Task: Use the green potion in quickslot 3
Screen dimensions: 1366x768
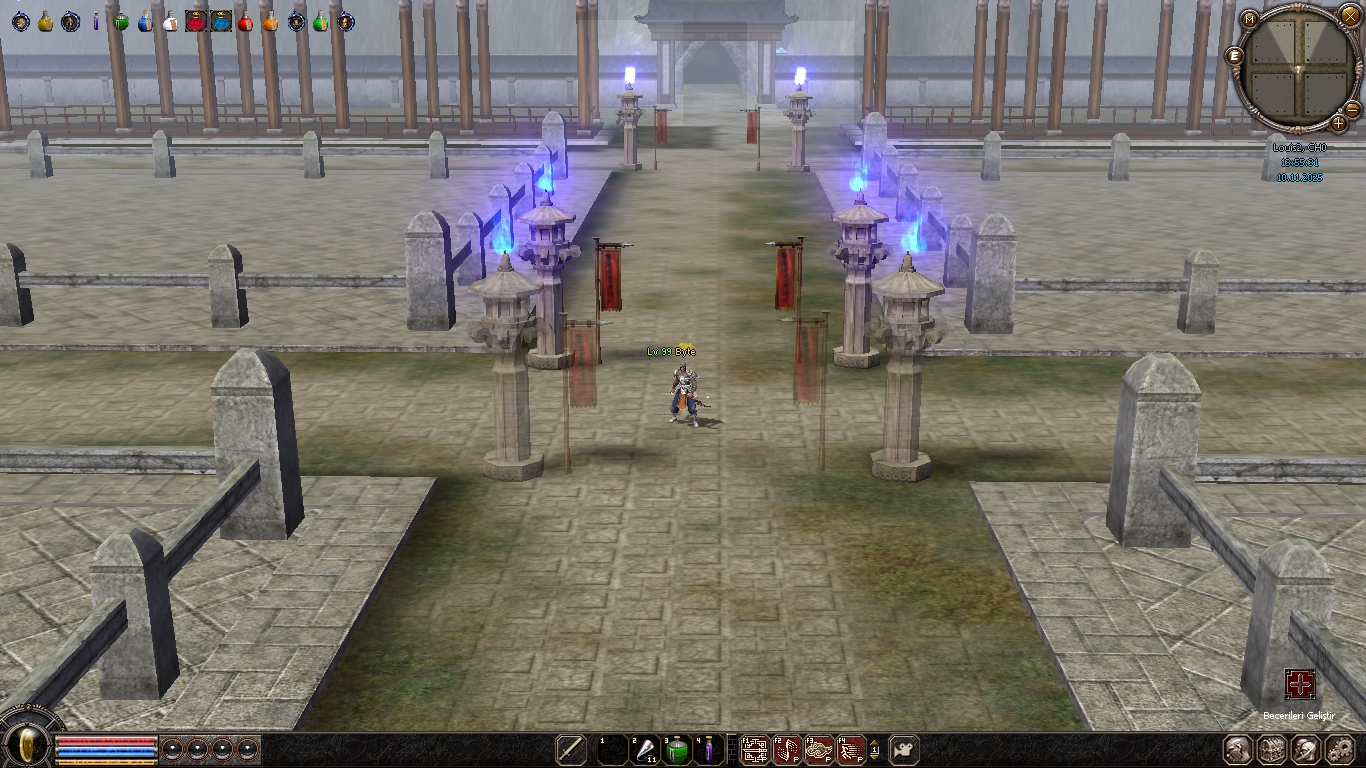Action: [678, 750]
